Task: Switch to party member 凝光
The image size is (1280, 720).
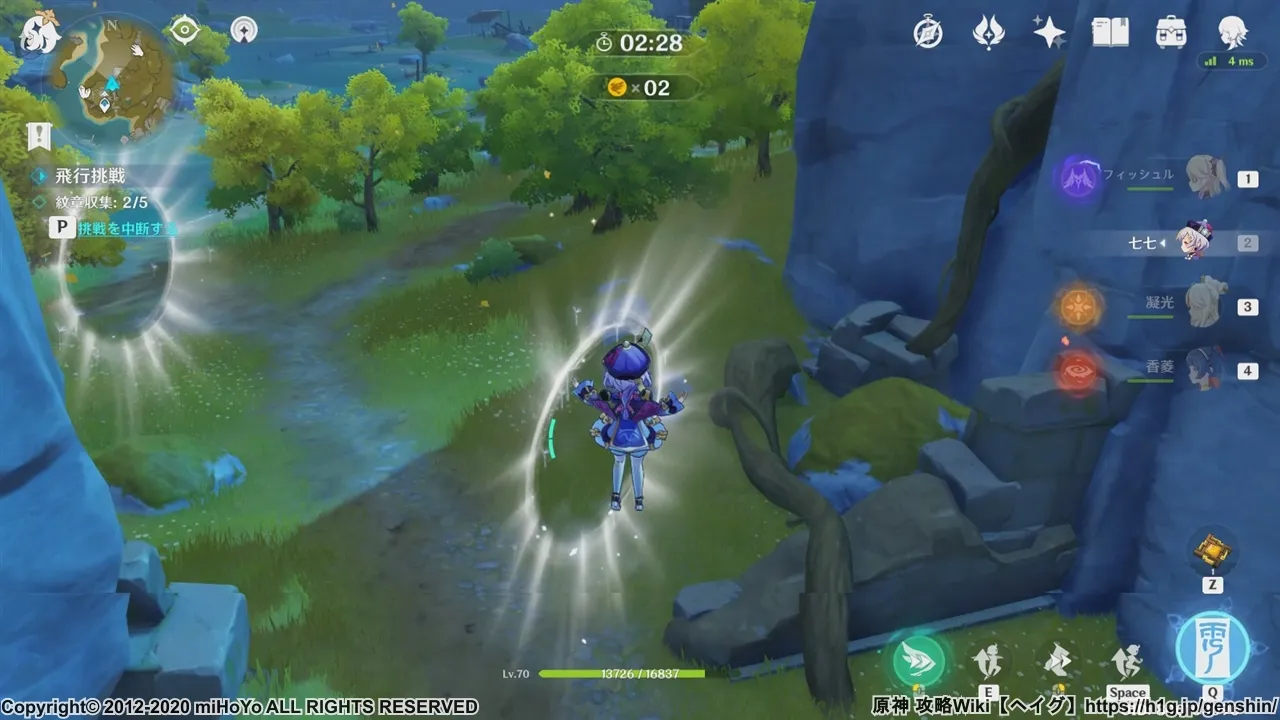Action: click(1206, 306)
